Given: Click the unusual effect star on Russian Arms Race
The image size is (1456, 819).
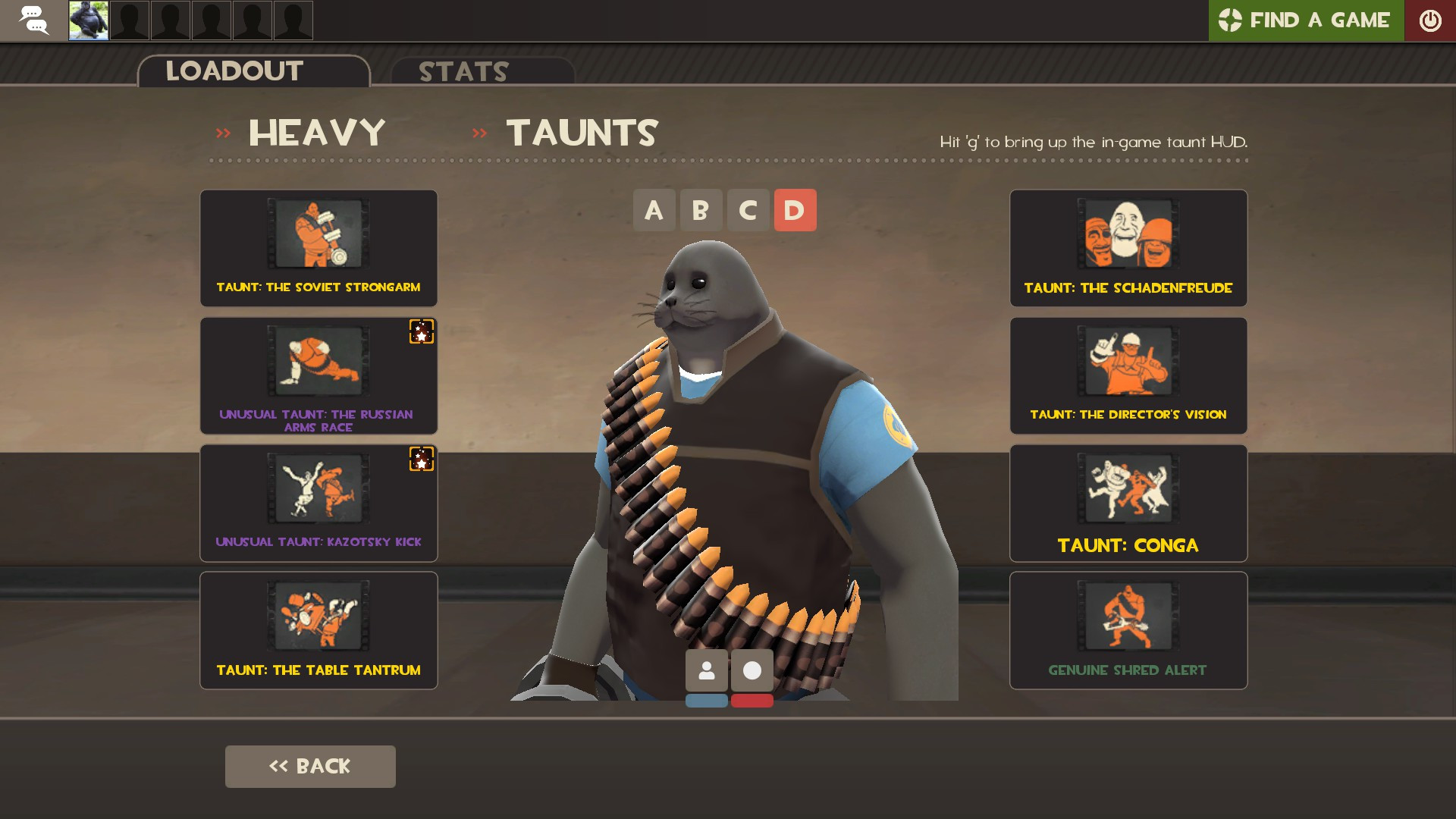Looking at the screenshot, I should [x=422, y=332].
